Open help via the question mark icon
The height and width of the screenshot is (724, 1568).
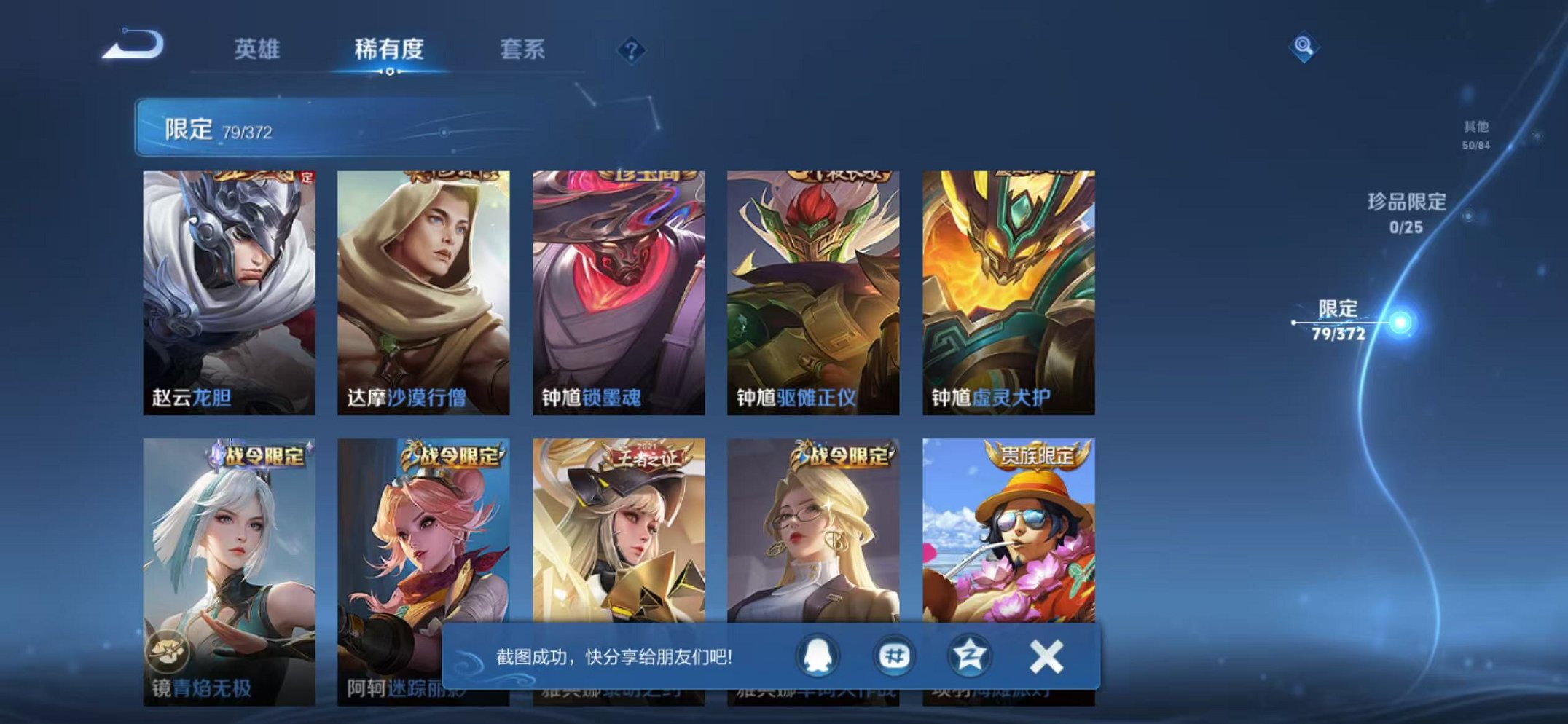631,50
